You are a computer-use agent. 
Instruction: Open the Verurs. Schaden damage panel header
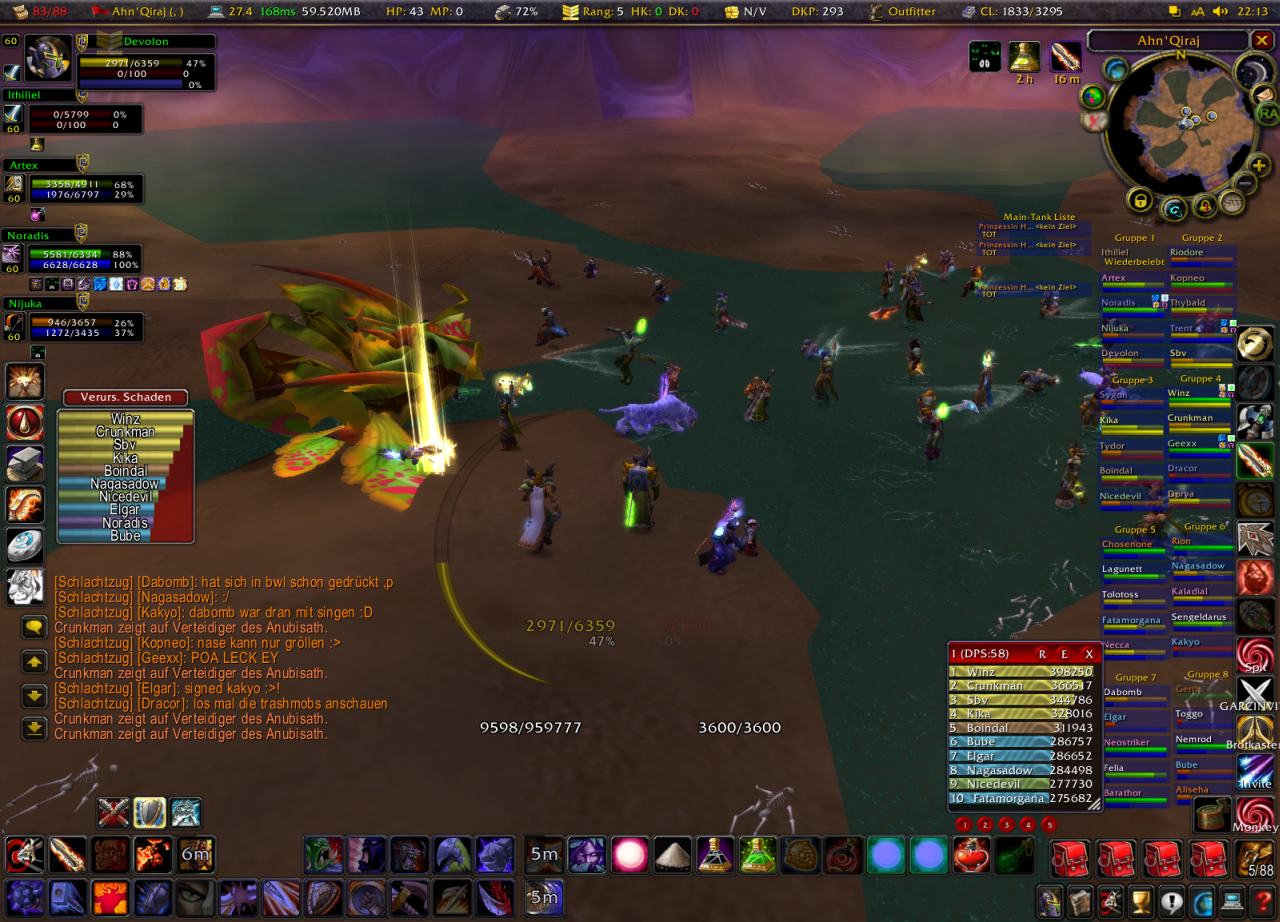125,397
